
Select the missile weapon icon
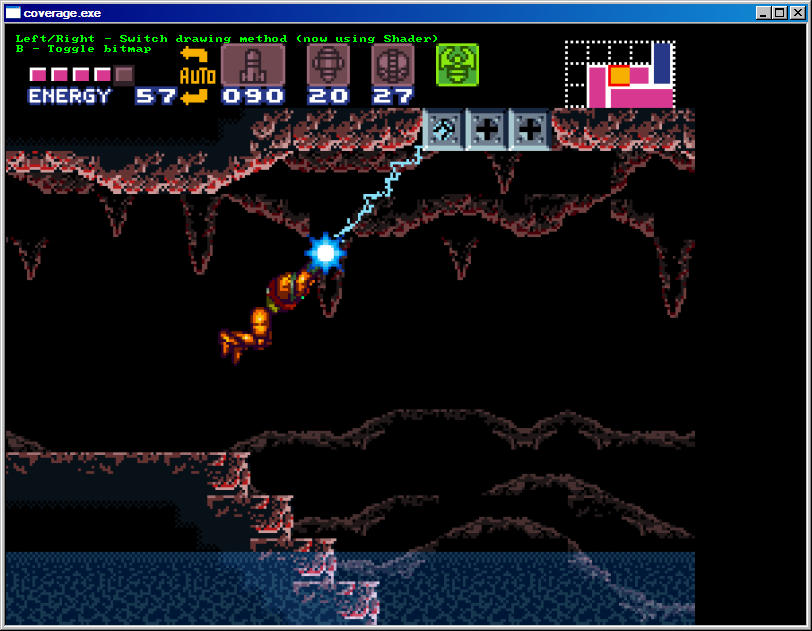(252, 65)
